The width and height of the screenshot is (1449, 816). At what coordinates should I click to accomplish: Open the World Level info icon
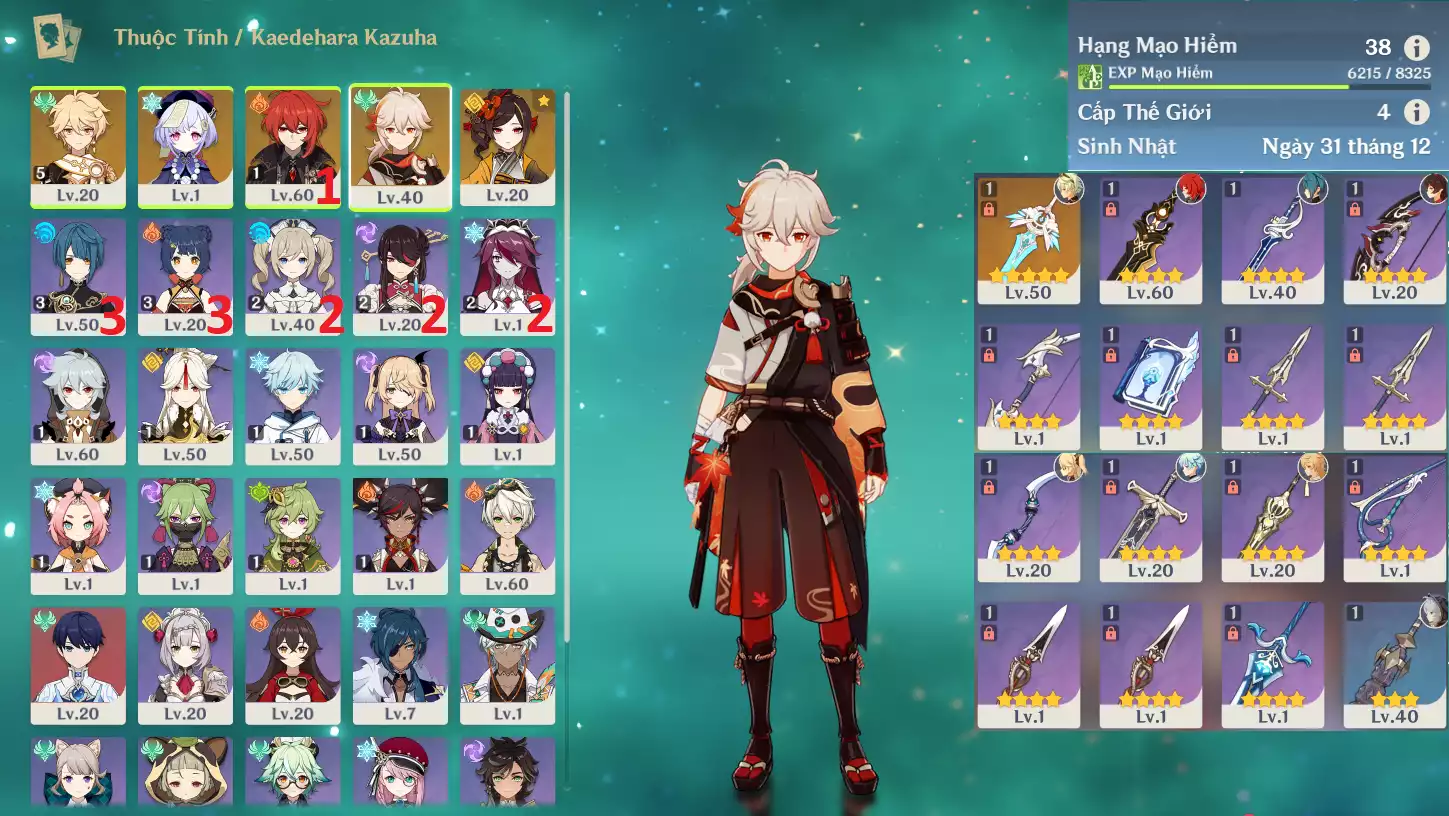click(1416, 111)
